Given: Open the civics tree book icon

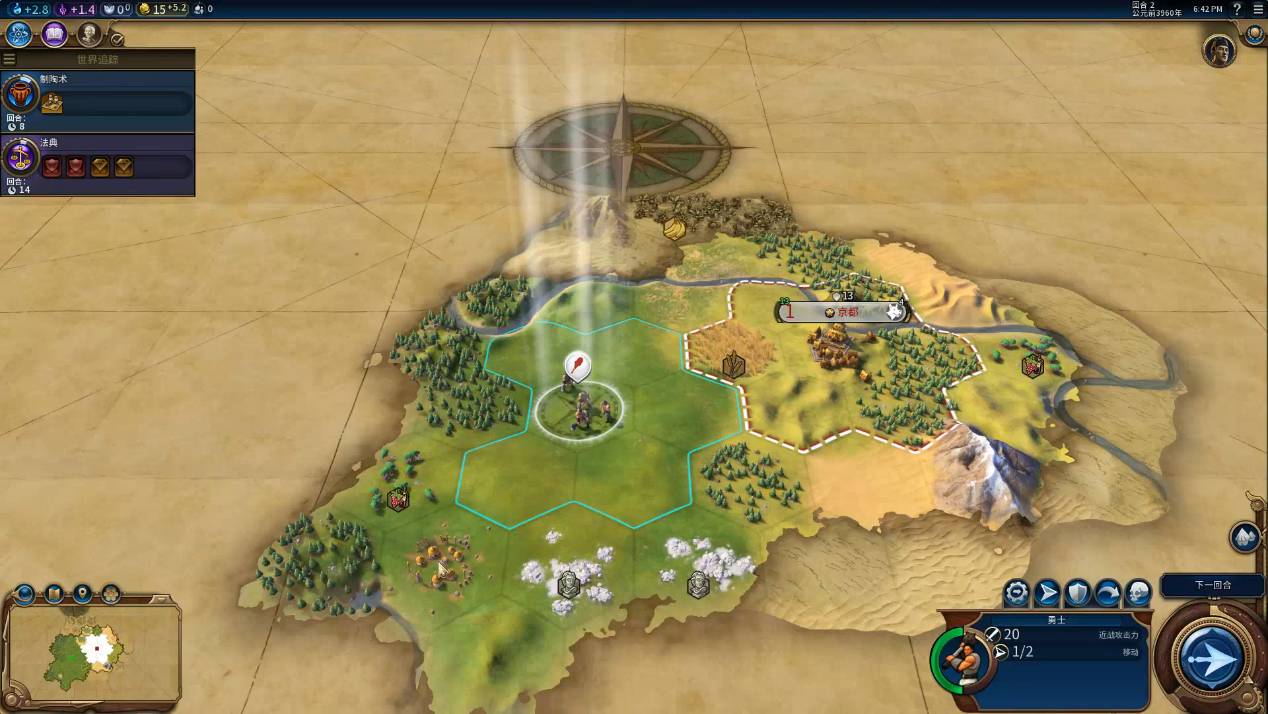Looking at the screenshot, I should (x=54, y=35).
